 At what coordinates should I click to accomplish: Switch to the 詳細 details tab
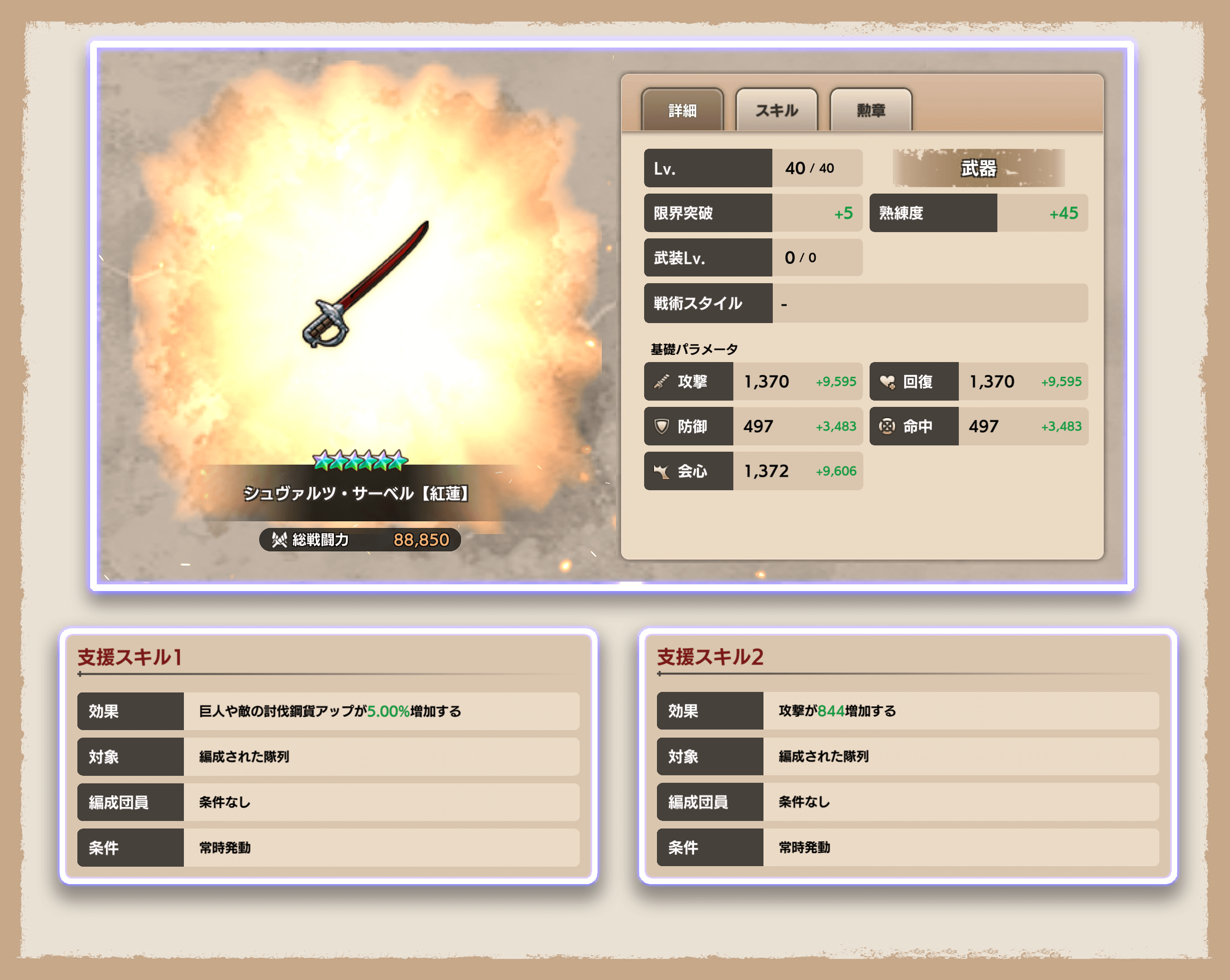point(682,110)
